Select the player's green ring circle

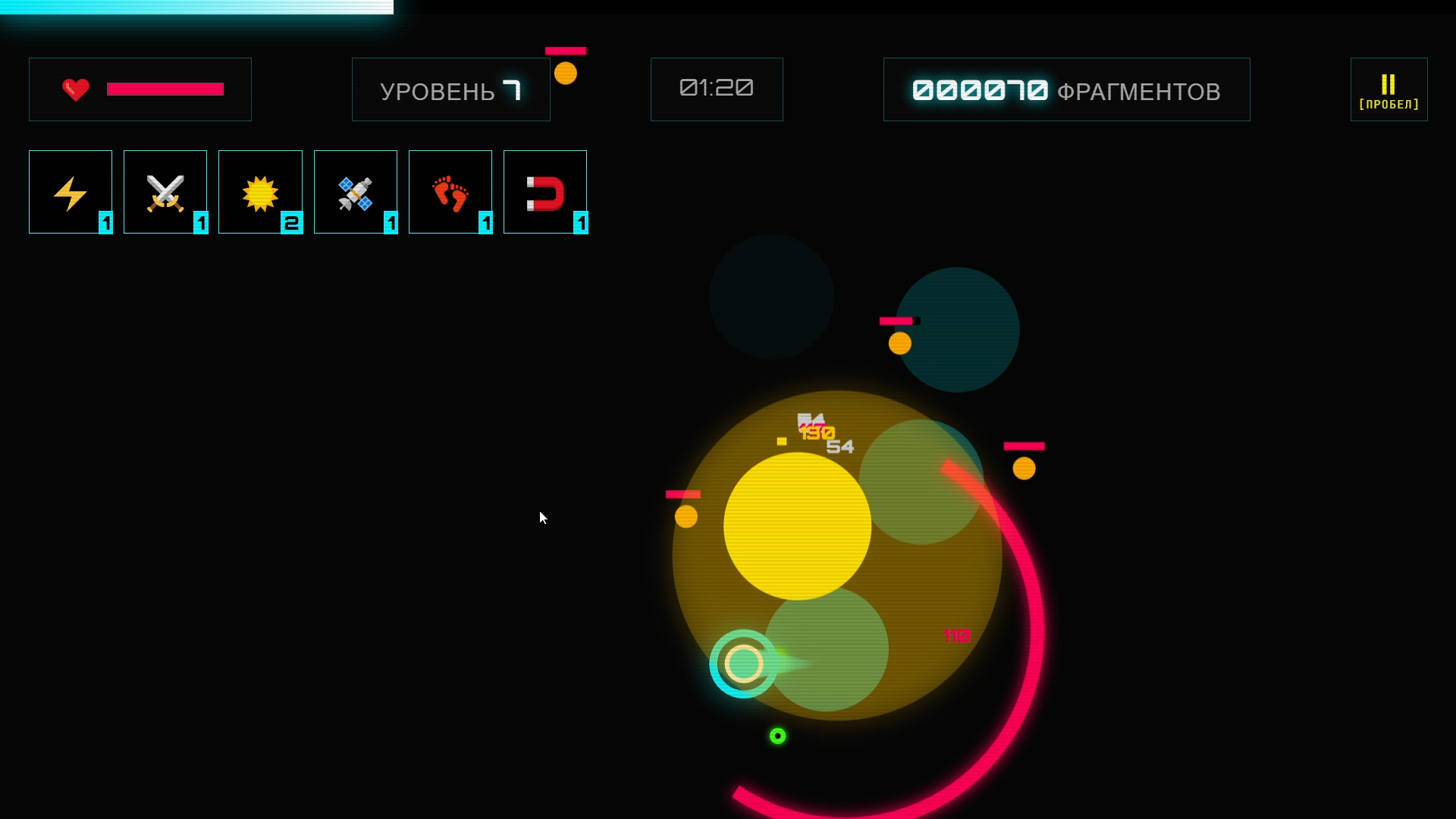tap(745, 664)
